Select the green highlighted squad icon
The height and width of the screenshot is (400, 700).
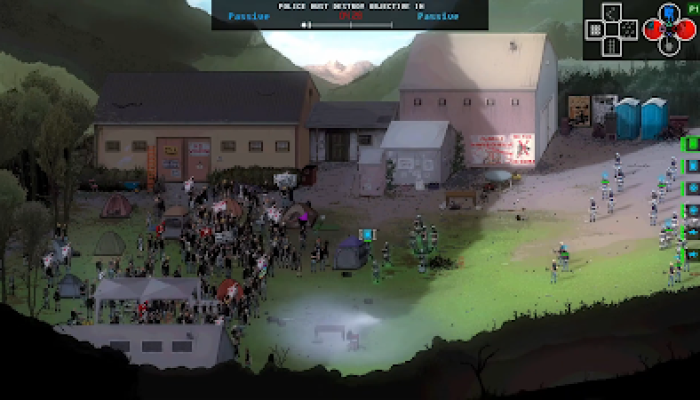pyautogui.click(x=691, y=144)
